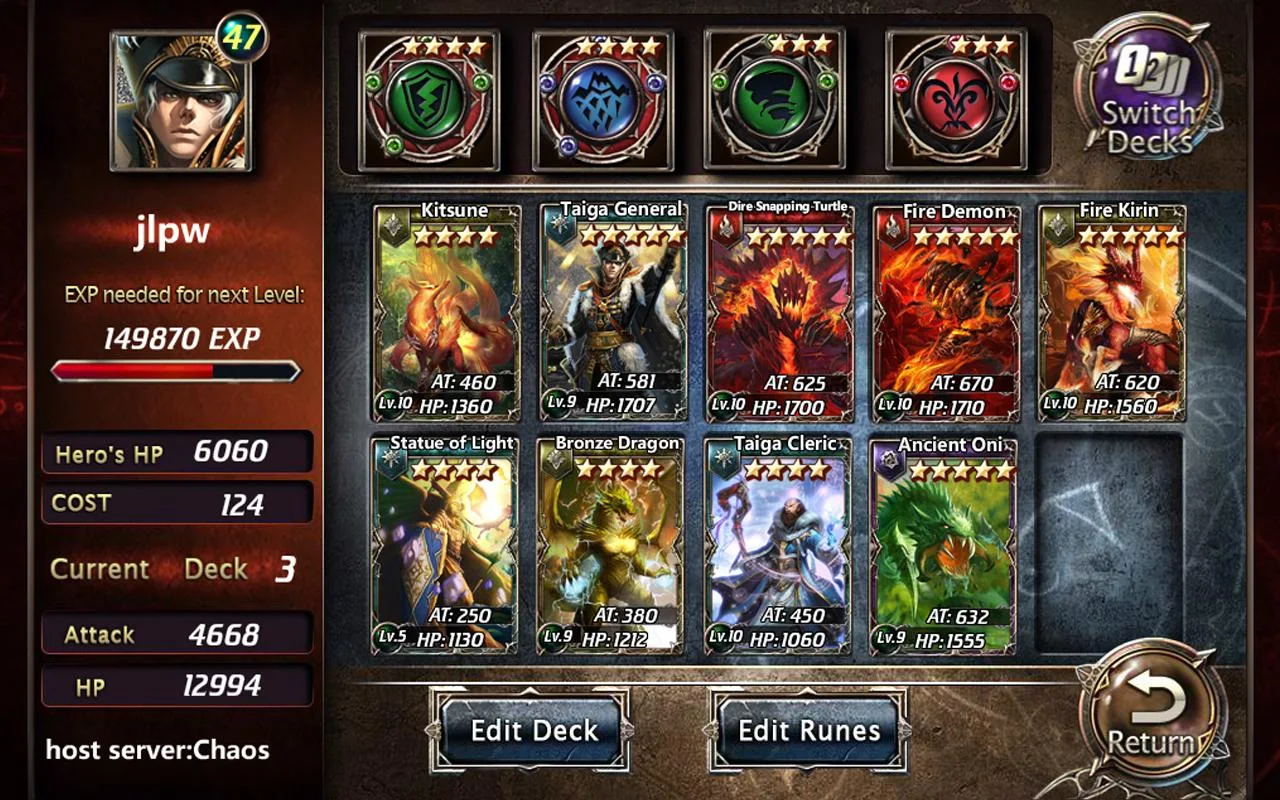
Task: Pick the Fire Demon card
Action: pyautogui.click(x=946, y=312)
